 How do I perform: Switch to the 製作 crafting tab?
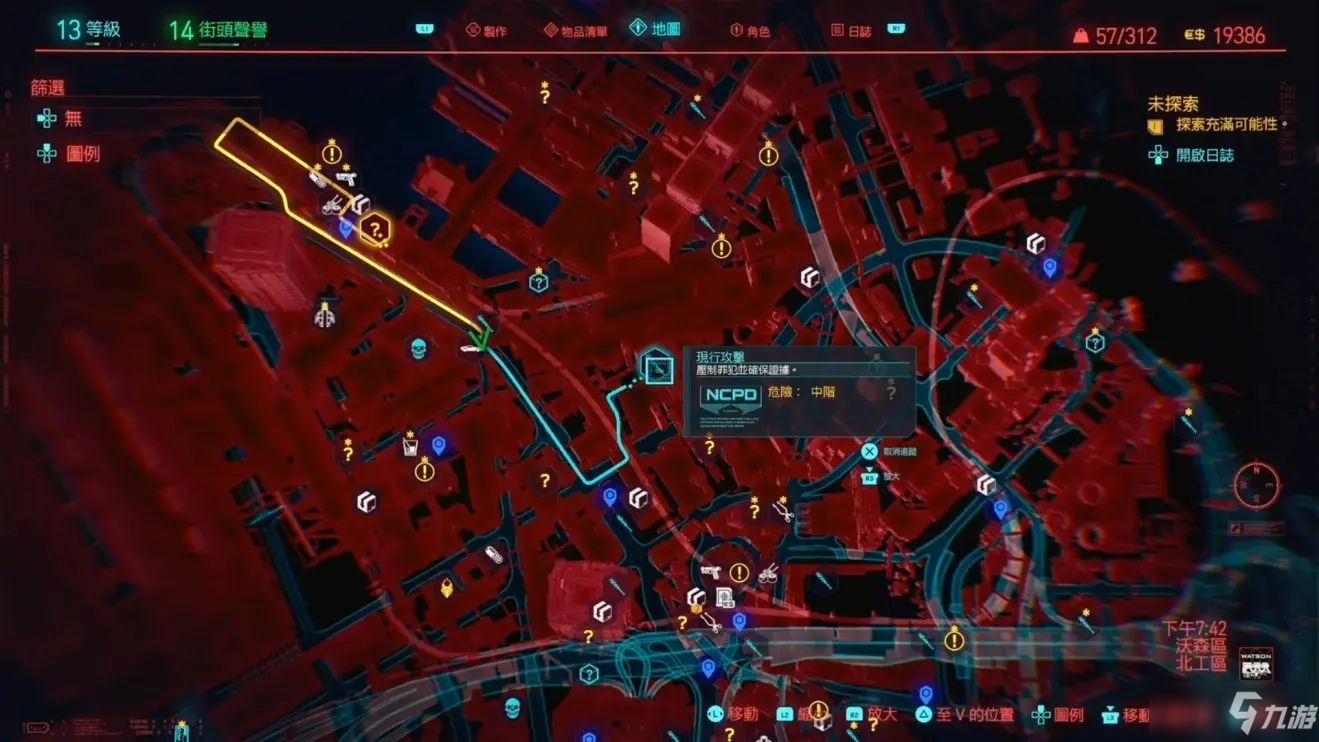(x=485, y=31)
